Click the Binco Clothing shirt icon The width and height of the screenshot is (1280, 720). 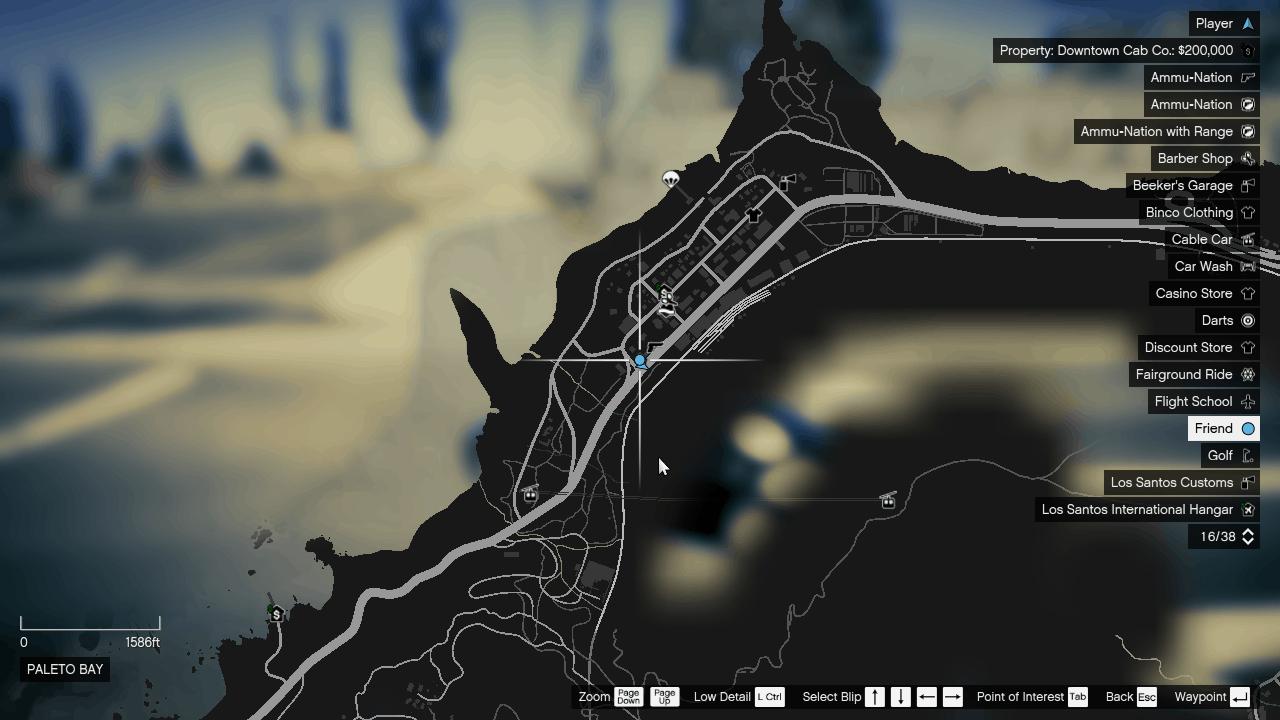coord(1247,212)
